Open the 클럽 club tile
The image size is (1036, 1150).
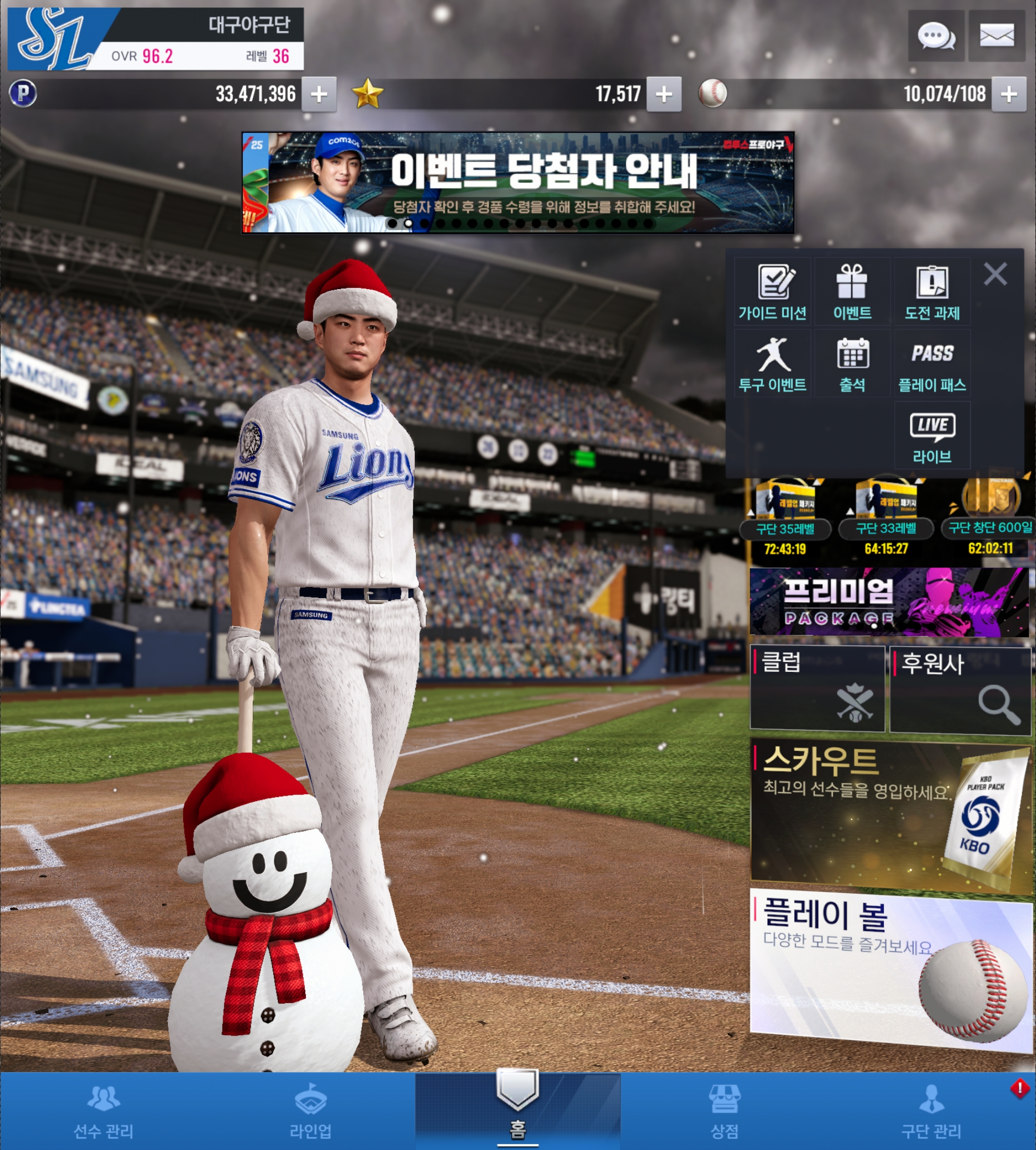coord(818,688)
